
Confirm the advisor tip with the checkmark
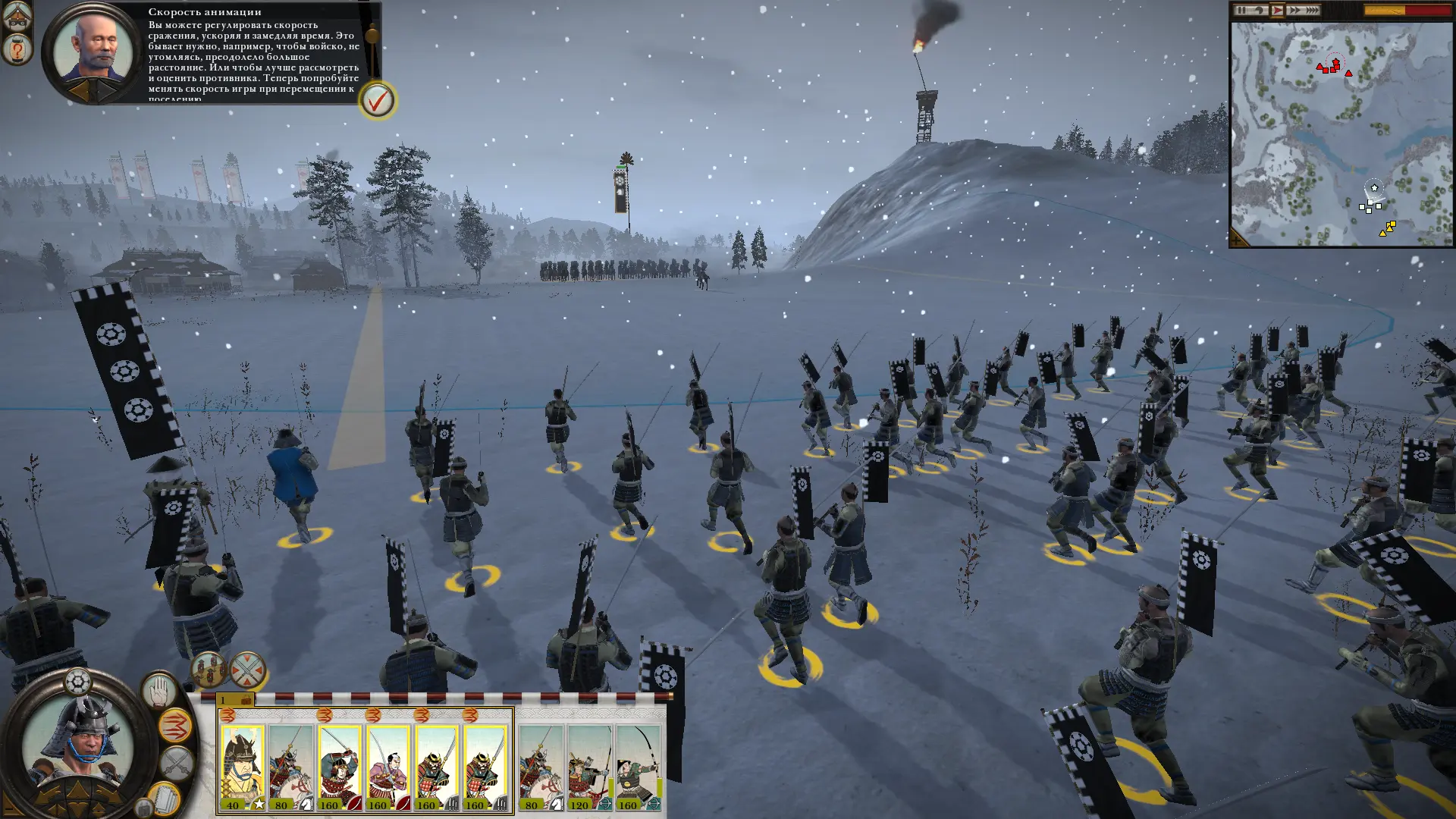pos(377,100)
